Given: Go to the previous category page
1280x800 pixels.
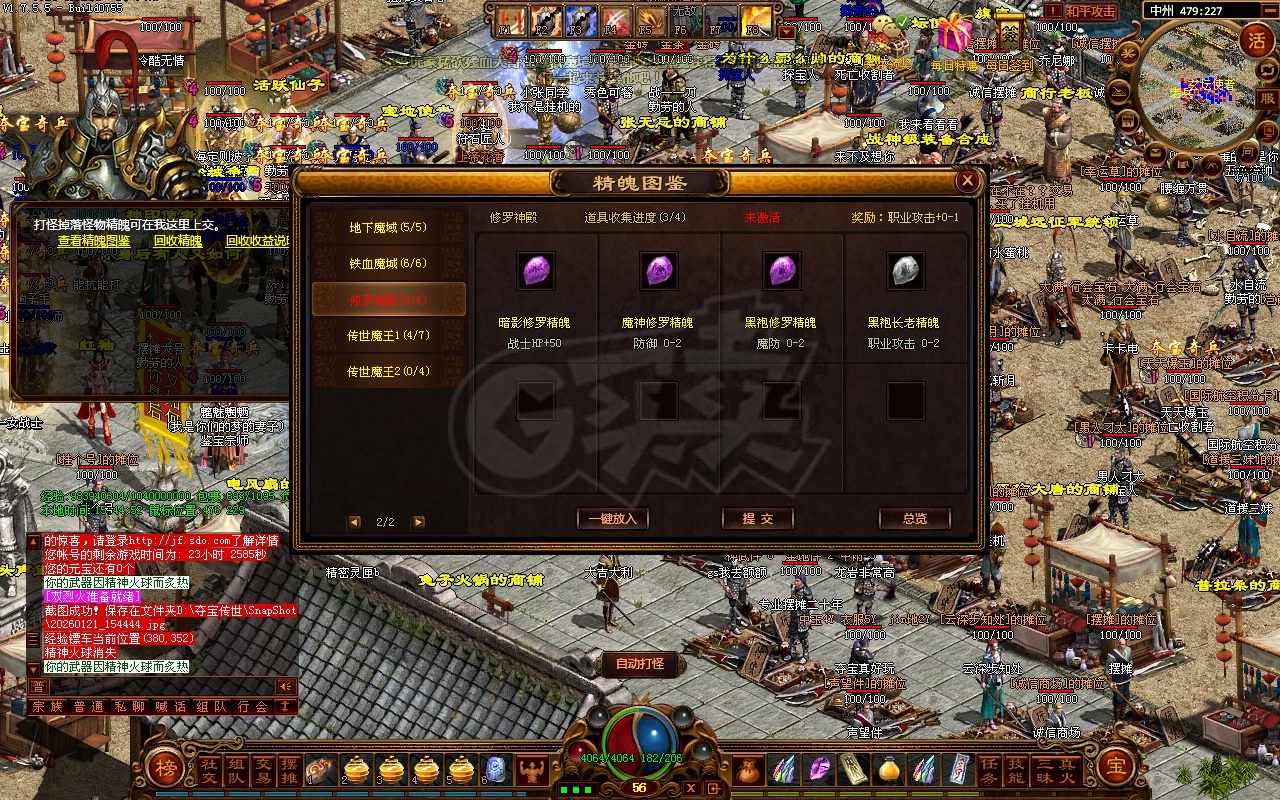Looking at the screenshot, I should (x=355, y=522).
